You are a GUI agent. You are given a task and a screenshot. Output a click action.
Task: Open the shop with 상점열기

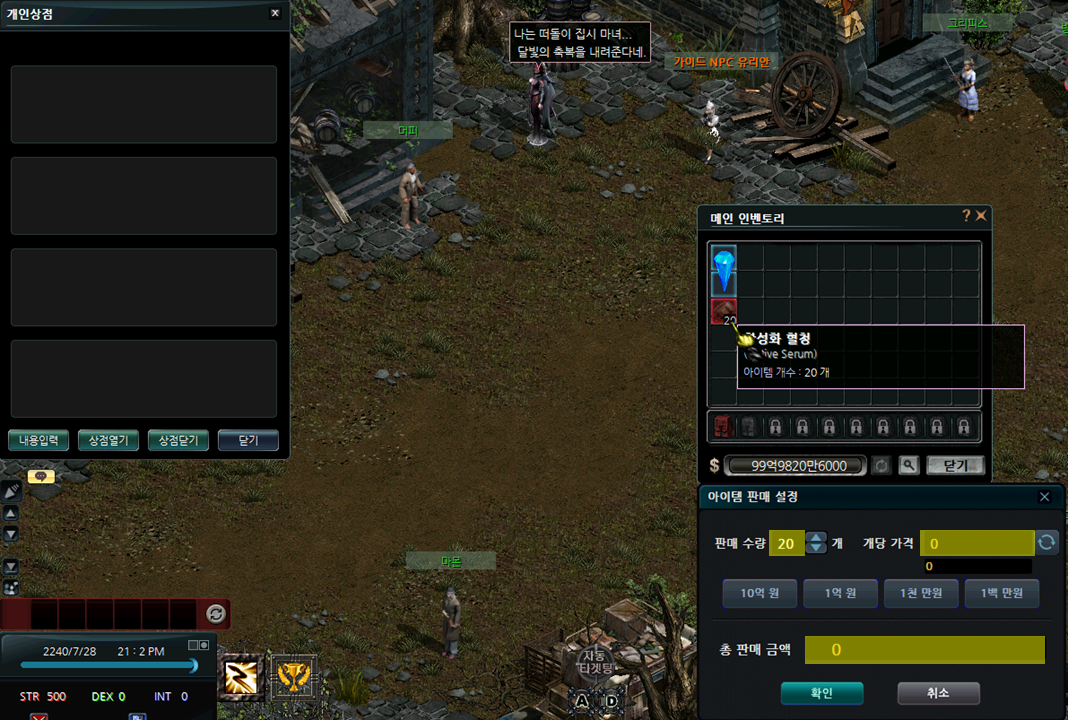coord(108,440)
